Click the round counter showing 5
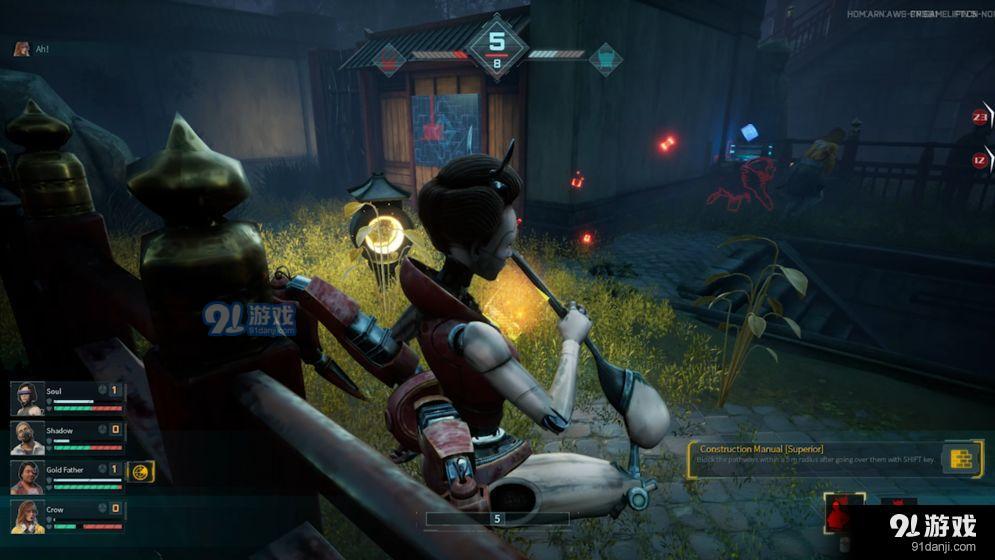 pyautogui.click(x=497, y=45)
